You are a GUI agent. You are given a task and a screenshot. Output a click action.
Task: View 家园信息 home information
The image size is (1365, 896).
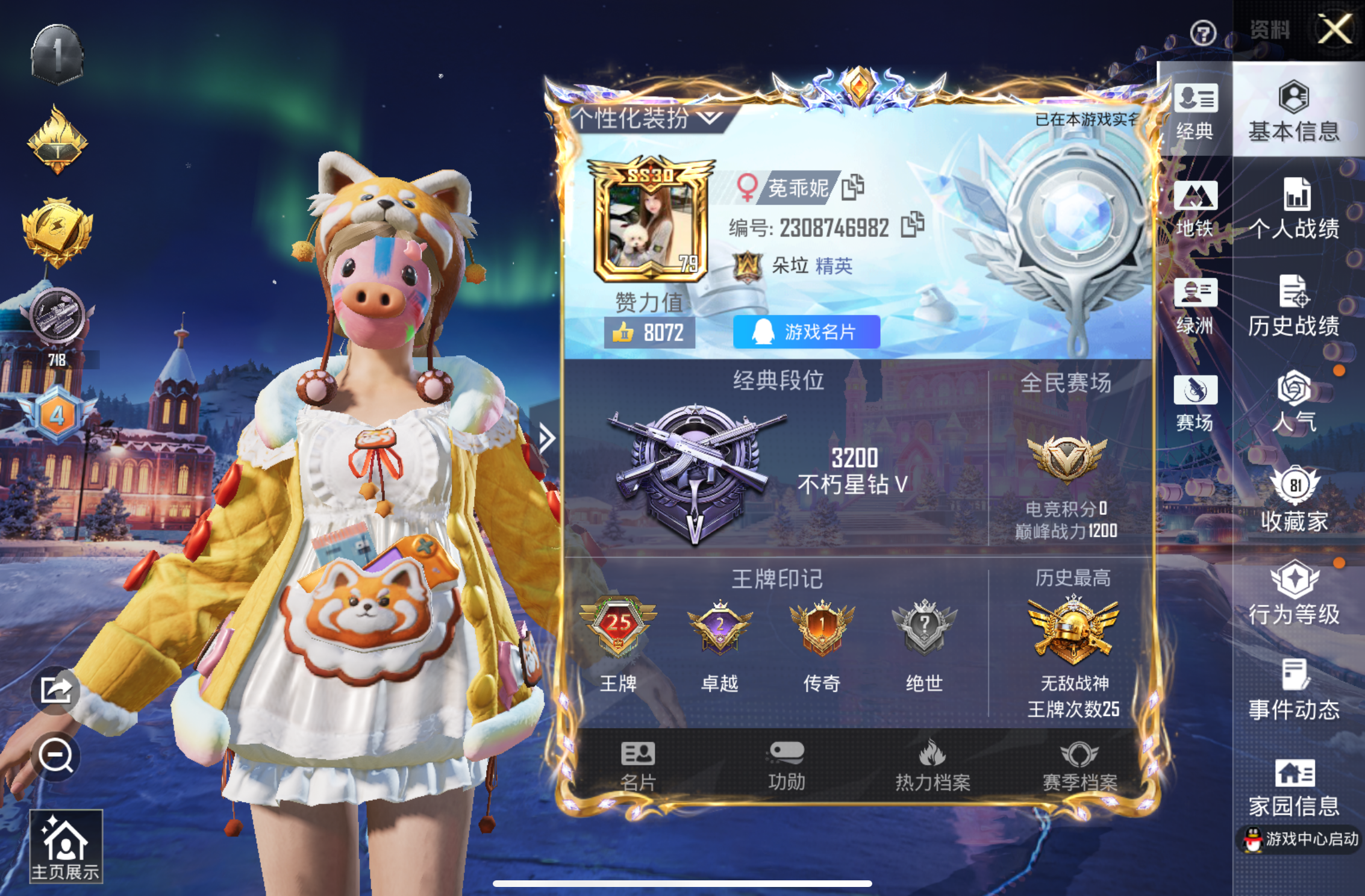(1294, 783)
